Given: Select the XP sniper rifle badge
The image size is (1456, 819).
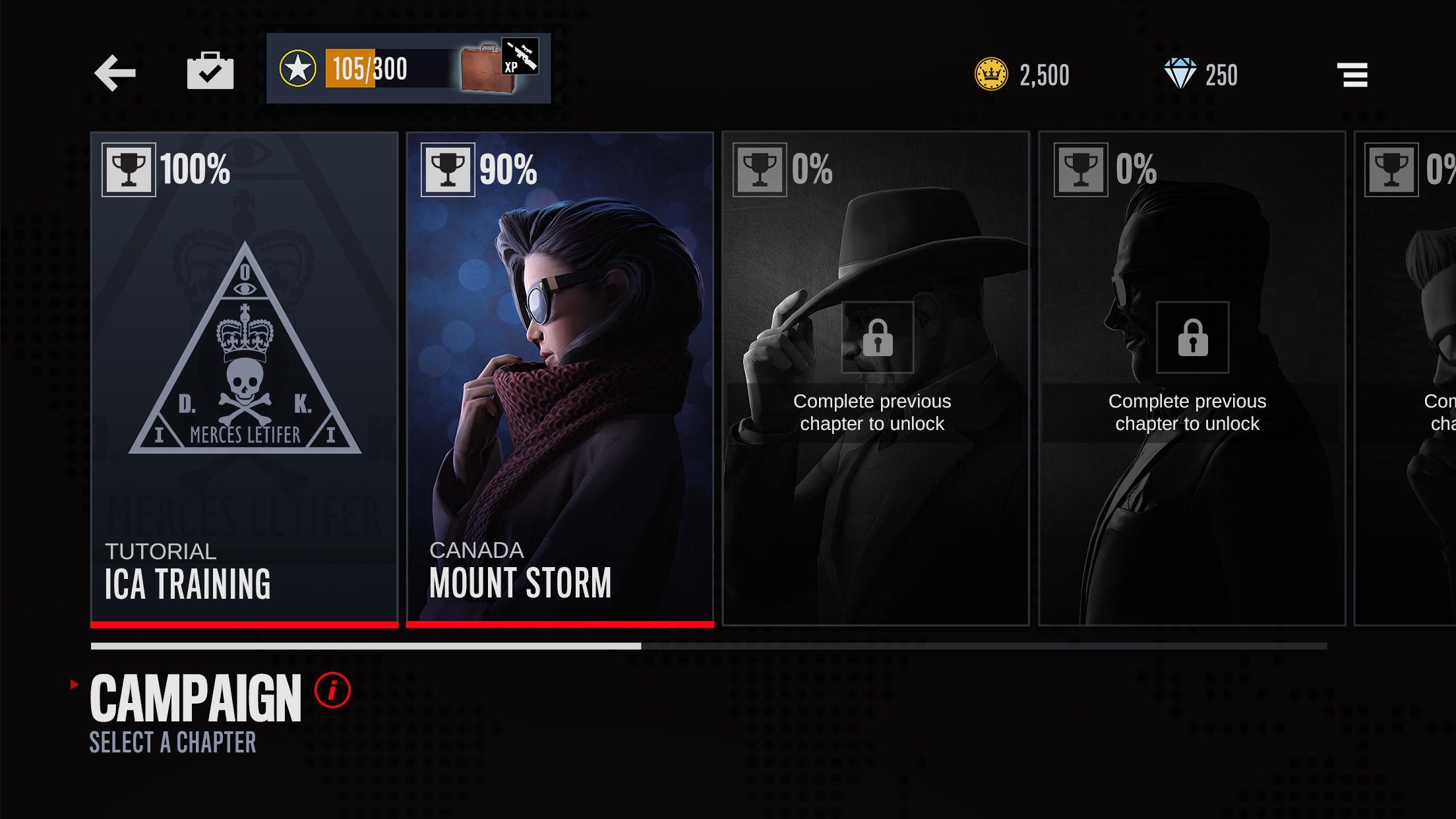Looking at the screenshot, I should pyautogui.click(x=521, y=58).
